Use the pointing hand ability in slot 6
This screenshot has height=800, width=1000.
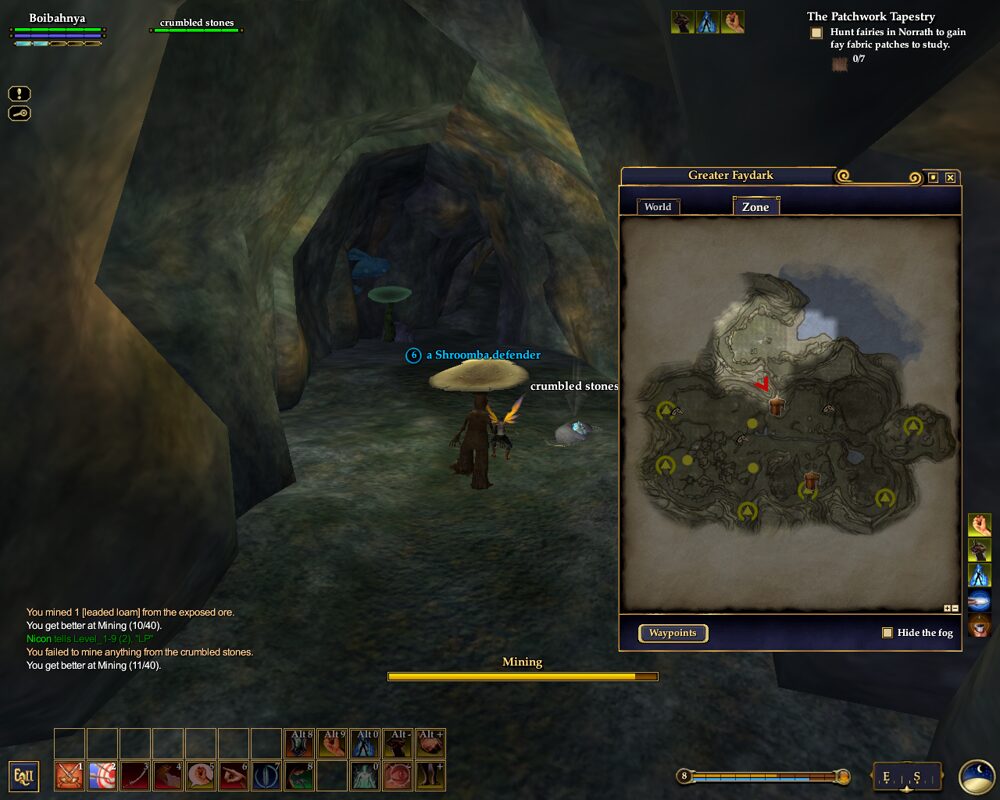pyautogui.click(x=234, y=776)
